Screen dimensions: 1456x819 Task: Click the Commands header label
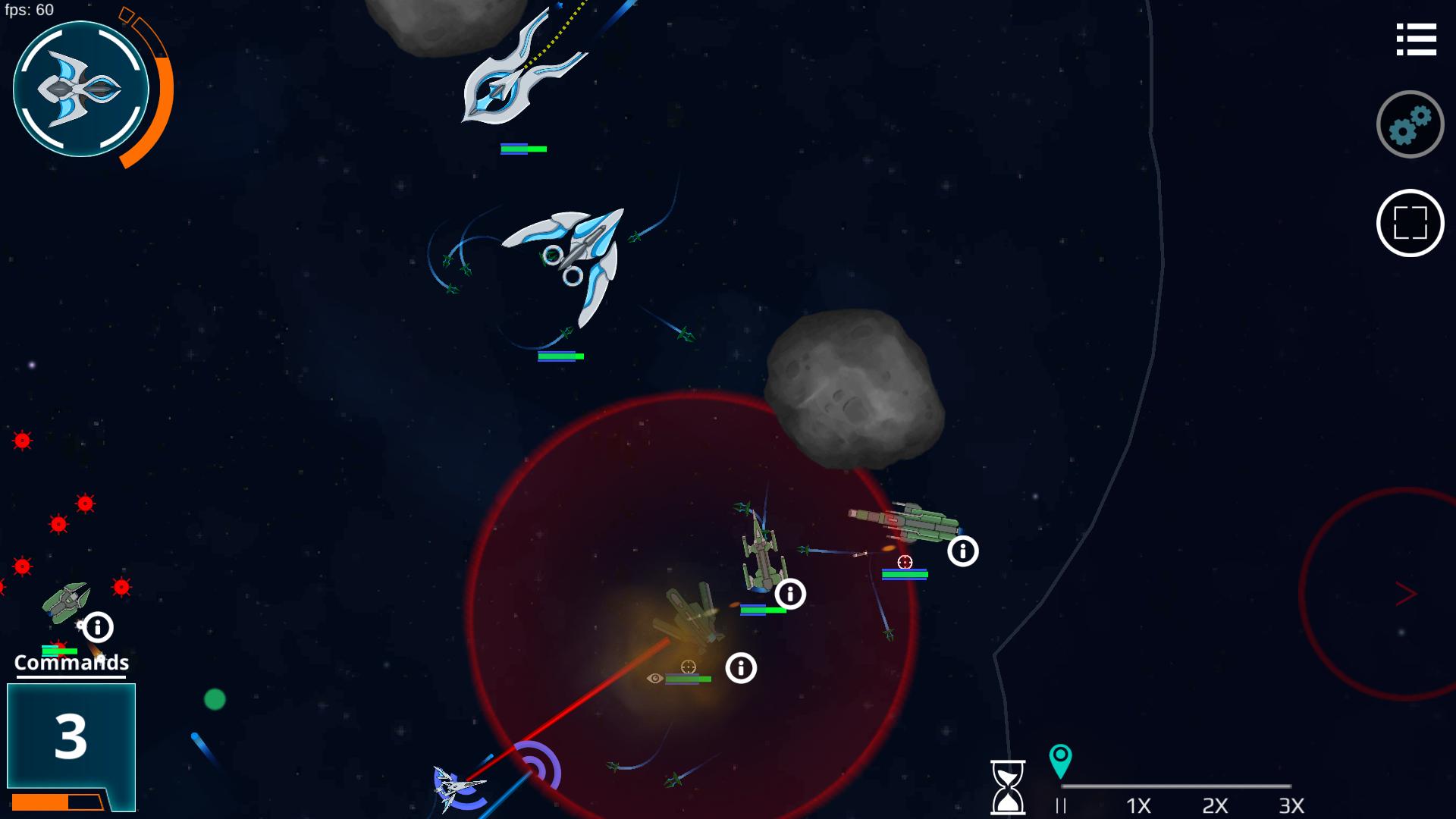tap(70, 662)
